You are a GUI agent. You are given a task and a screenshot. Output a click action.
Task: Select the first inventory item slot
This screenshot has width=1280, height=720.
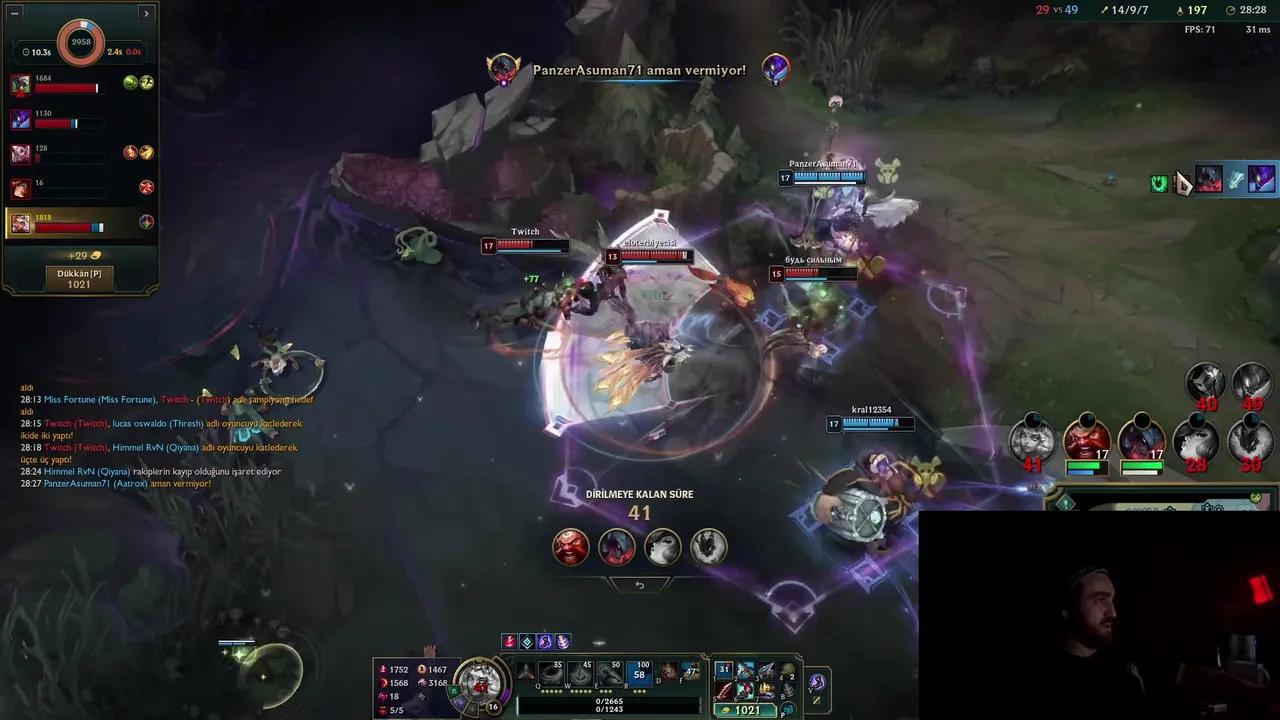[x=724, y=669]
